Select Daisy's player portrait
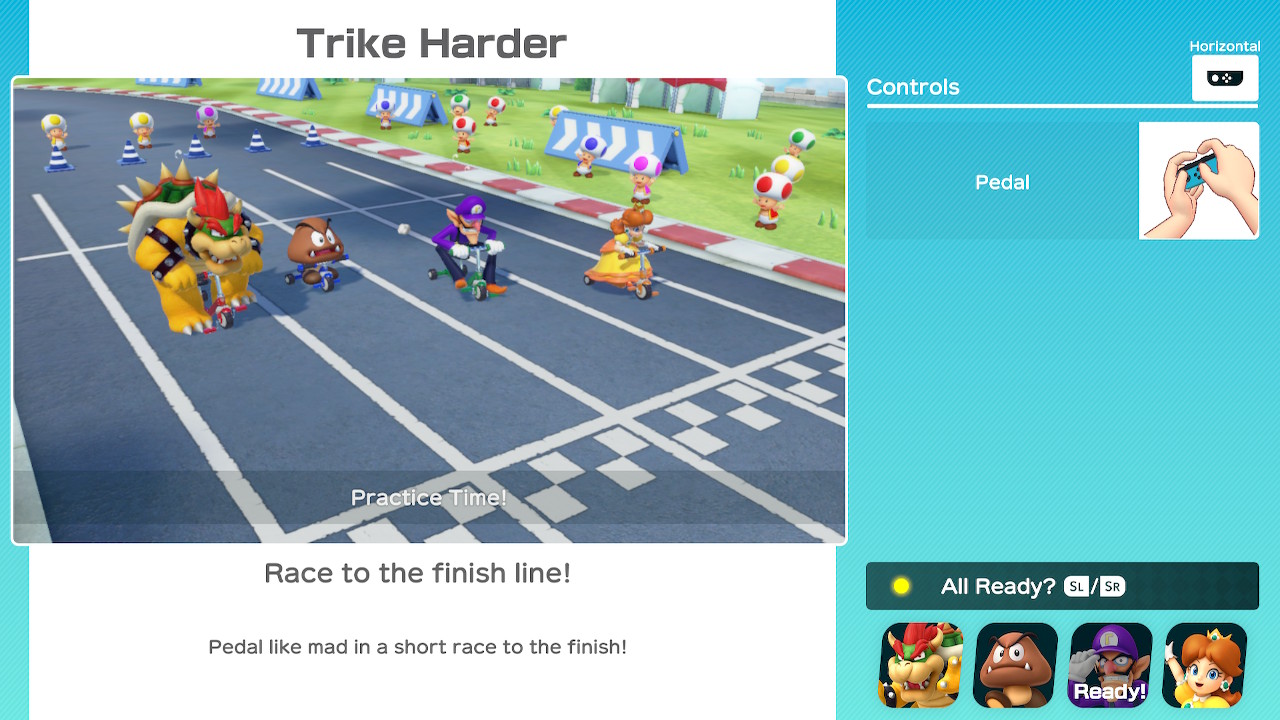This screenshot has width=1280, height=720. (x=1205, y=665)
